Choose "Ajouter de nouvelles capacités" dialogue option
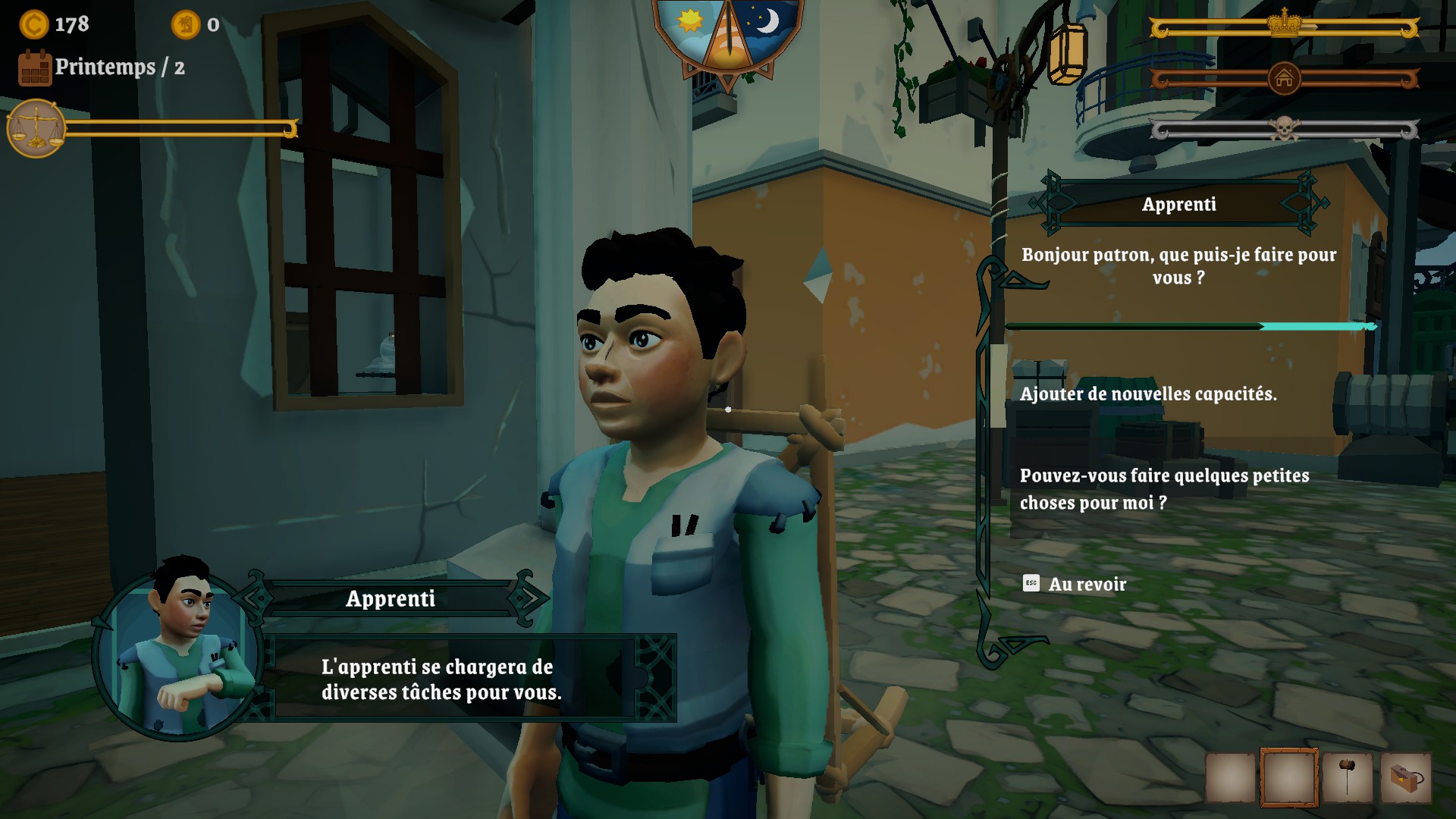 pos(1148,394)
